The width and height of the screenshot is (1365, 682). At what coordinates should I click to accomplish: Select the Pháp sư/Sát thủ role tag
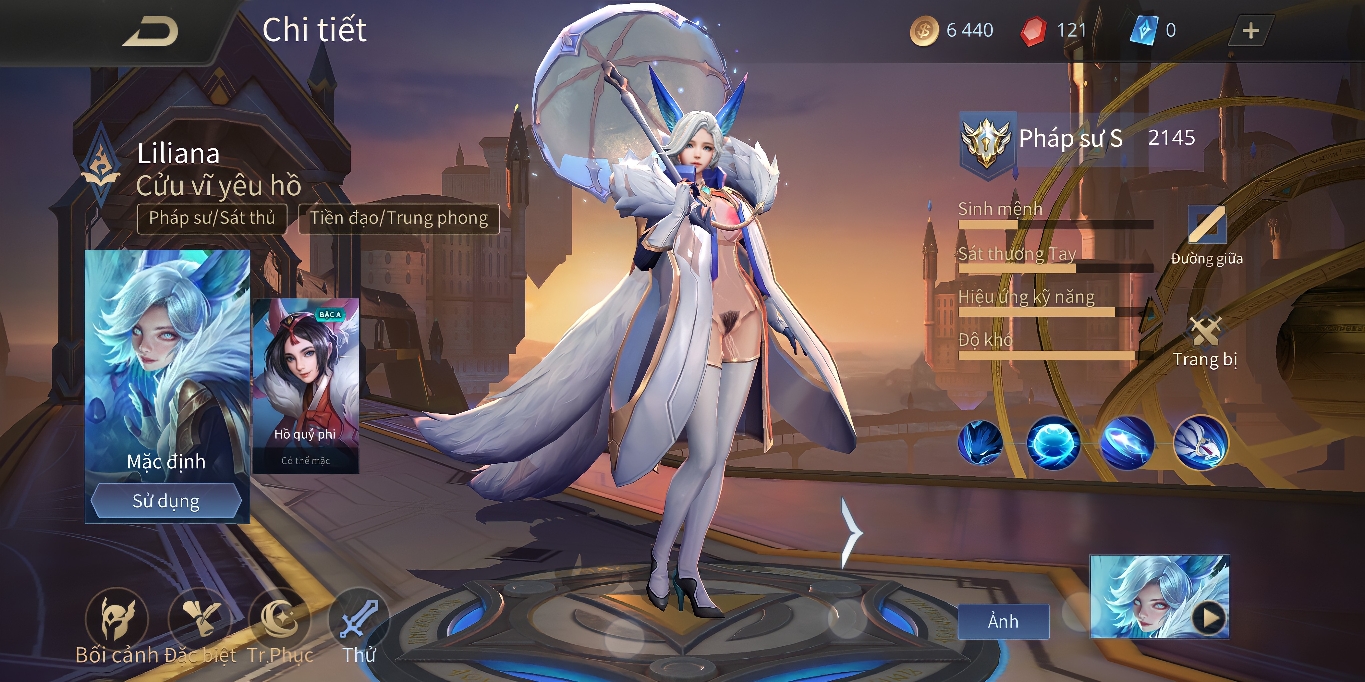click(212, 218)
